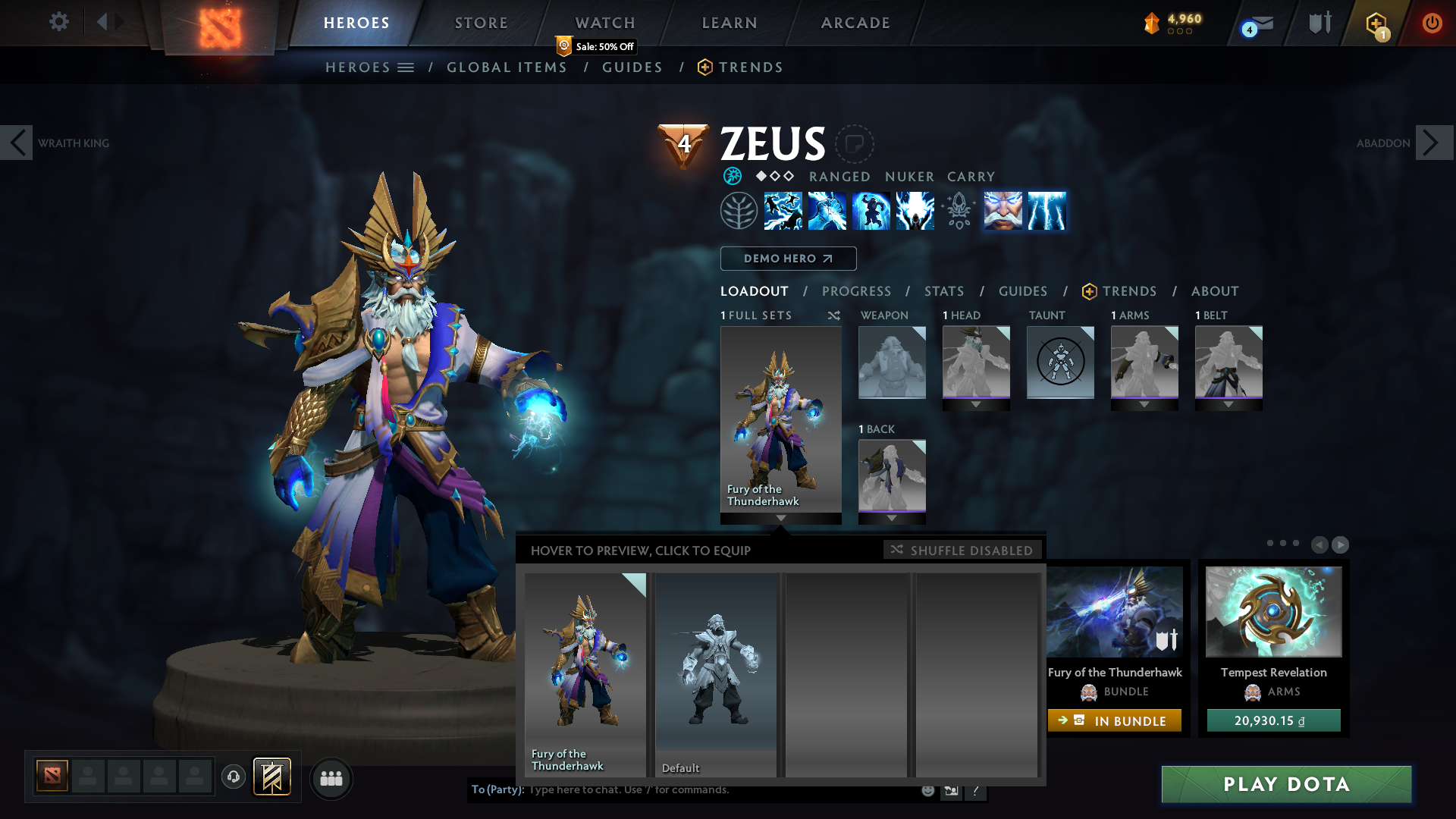
Task: Select the Taunt loadout slot
Action: [x=1060, y=362]
